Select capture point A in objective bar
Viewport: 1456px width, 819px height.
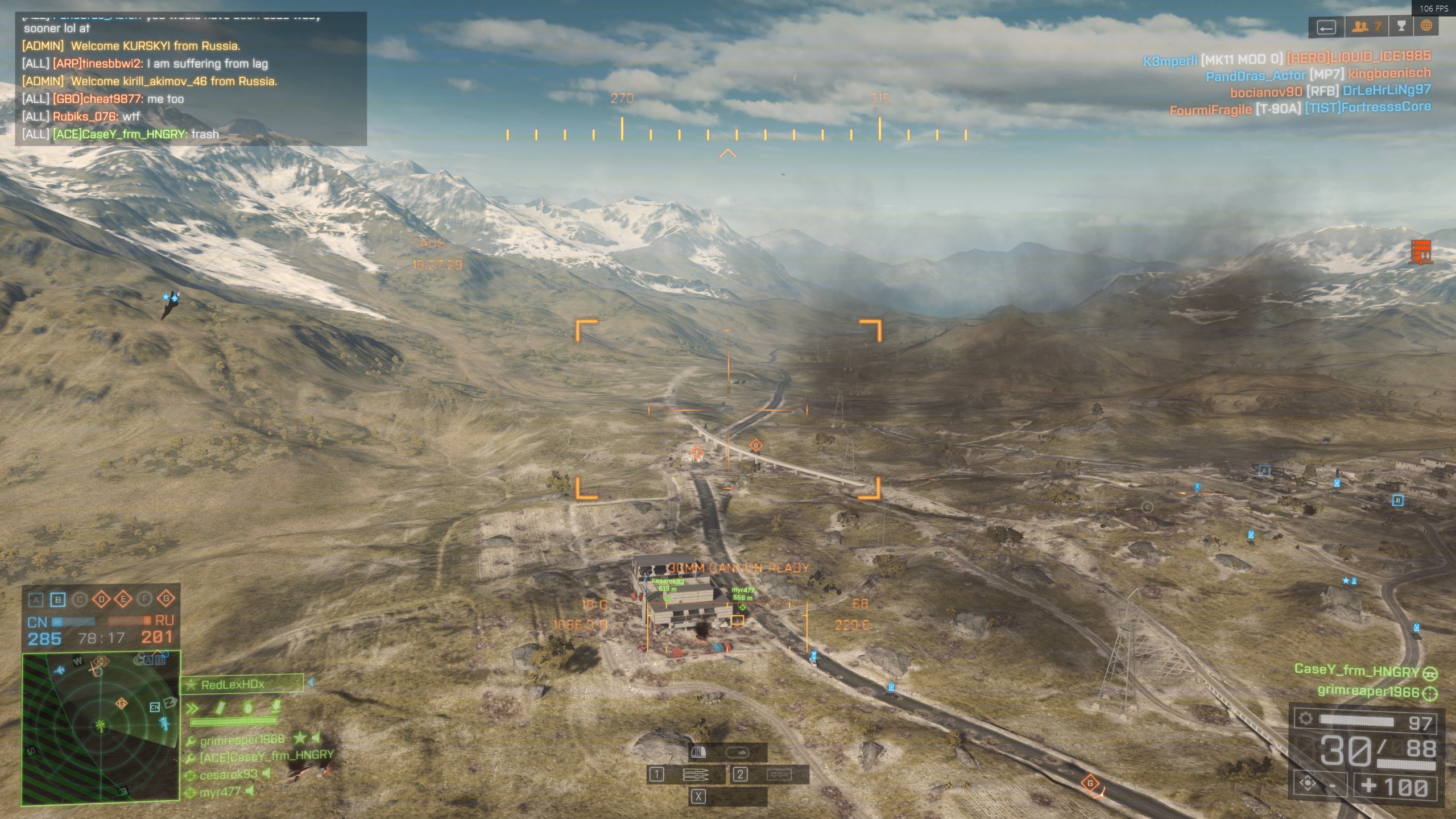[x=36, y=599]
